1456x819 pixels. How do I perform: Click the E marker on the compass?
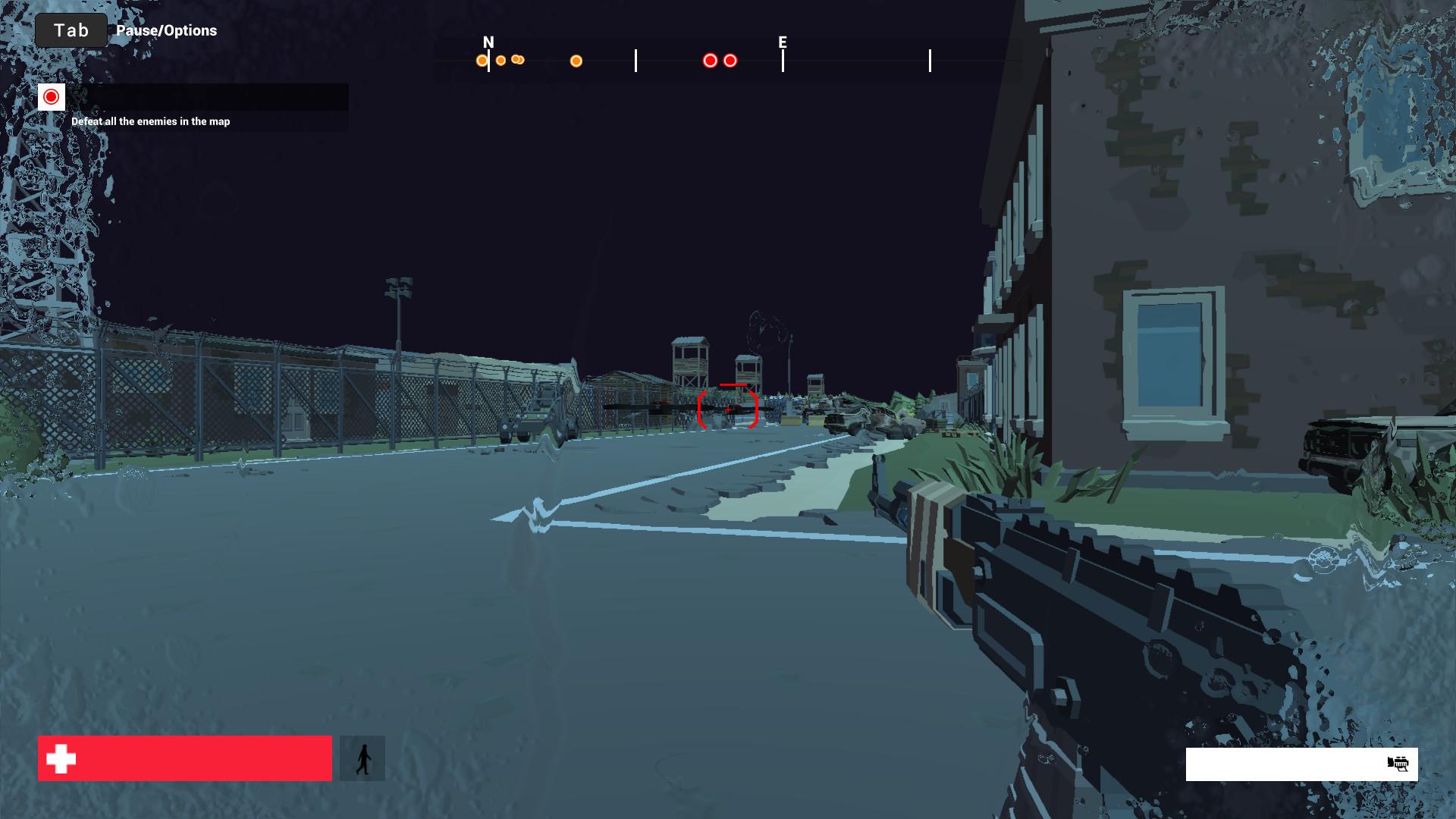pyautogui.click(x=782, y=43)
